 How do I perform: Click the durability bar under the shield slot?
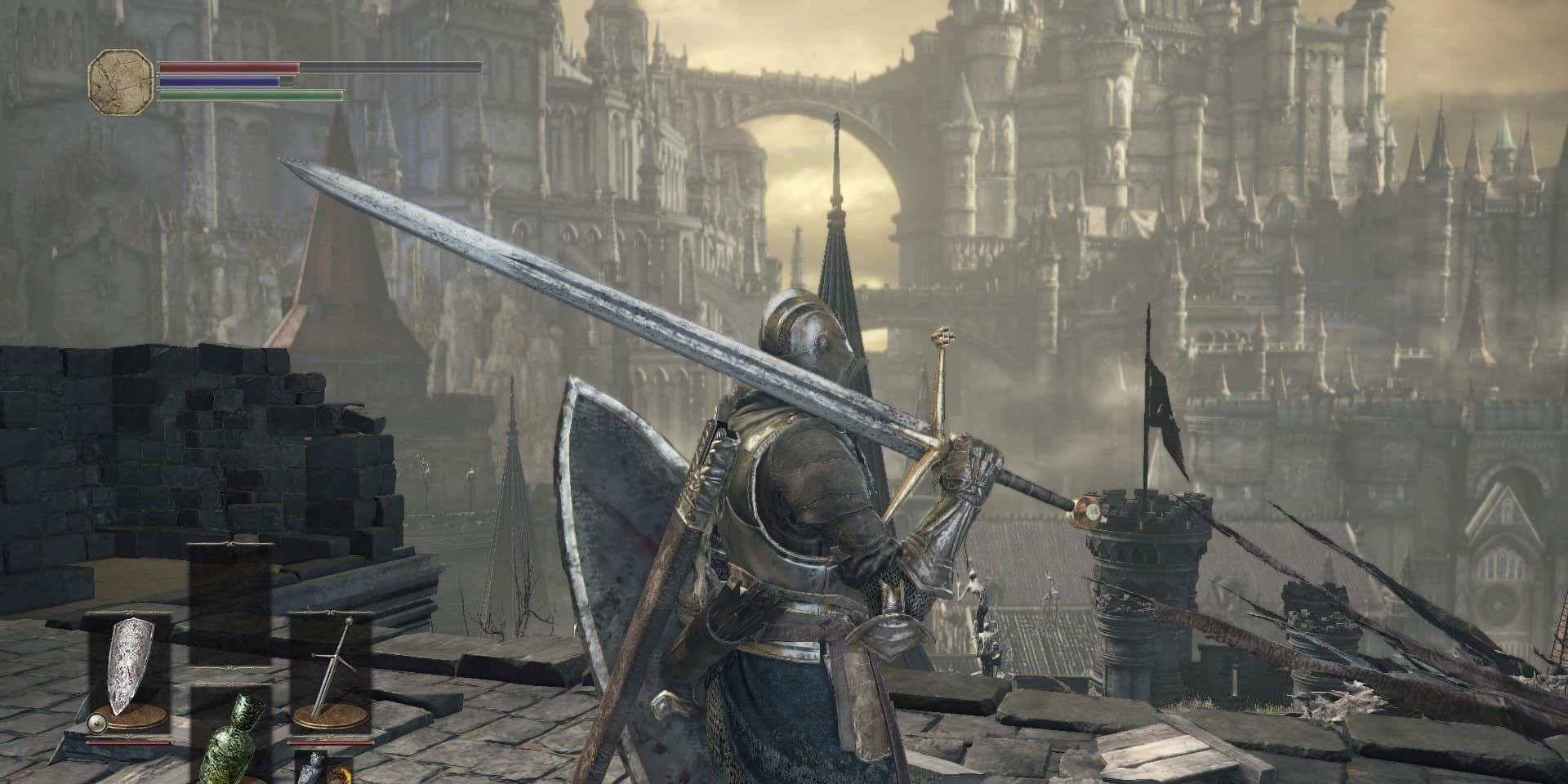[x=129, y=742]
